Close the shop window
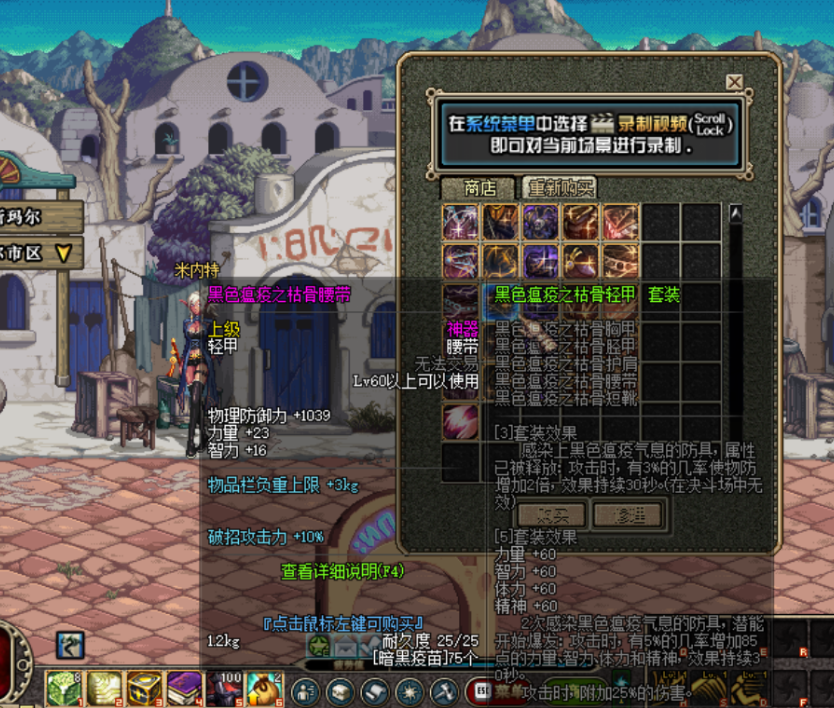Screen dimensions: 834x708 pyautogui.click(x=735, y=82)
